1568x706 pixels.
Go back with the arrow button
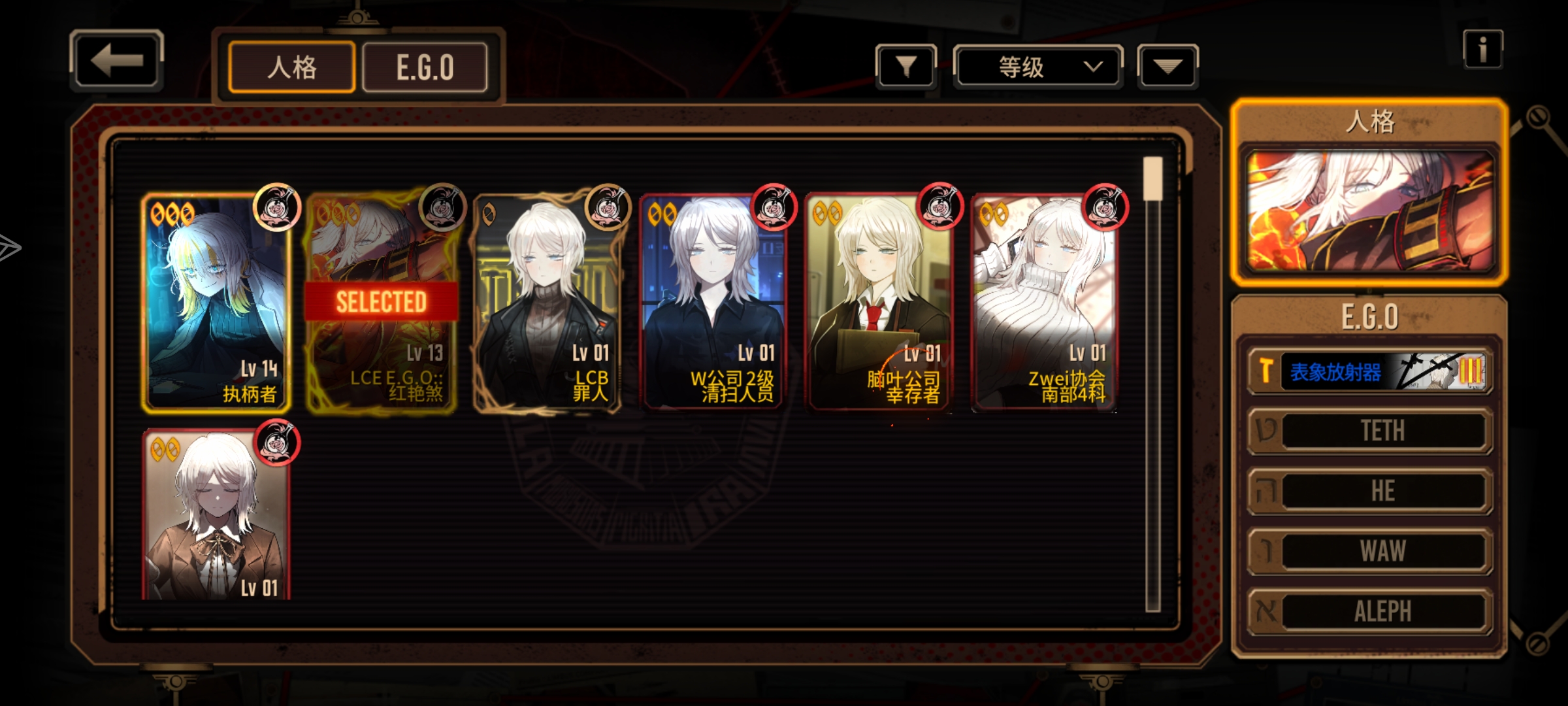click(116, 61)
